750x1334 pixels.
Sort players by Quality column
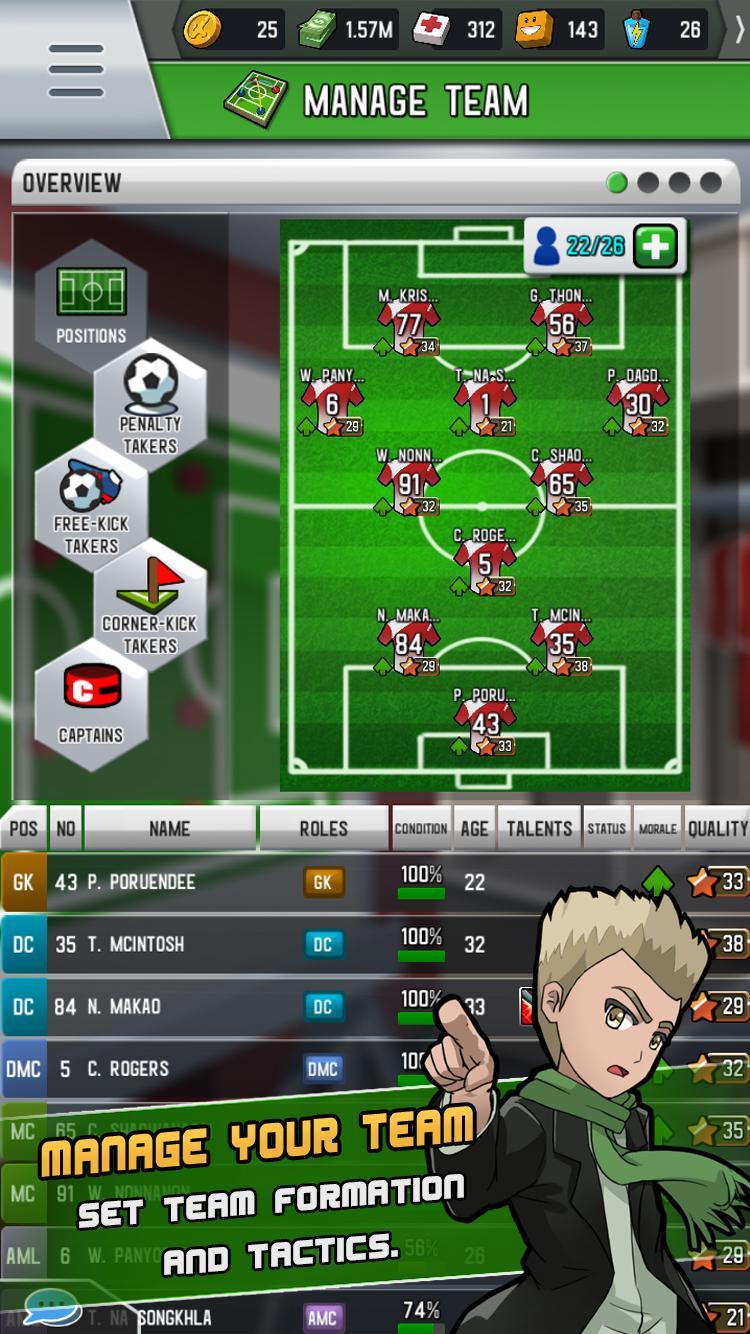point(717,828)
